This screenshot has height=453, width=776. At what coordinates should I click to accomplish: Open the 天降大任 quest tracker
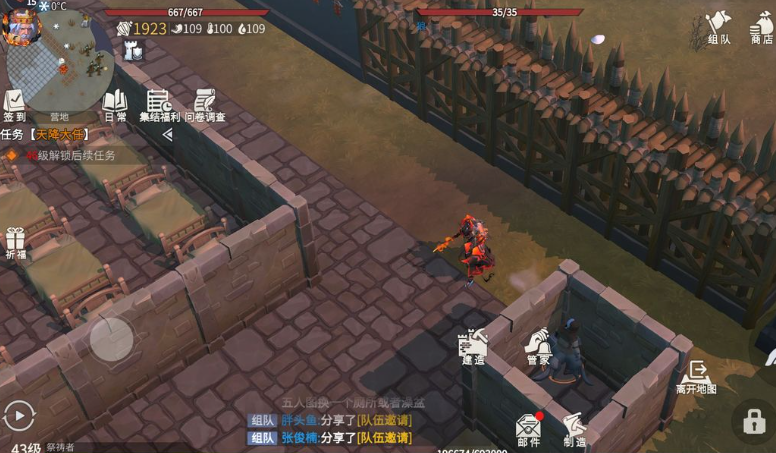pos(58,134)
